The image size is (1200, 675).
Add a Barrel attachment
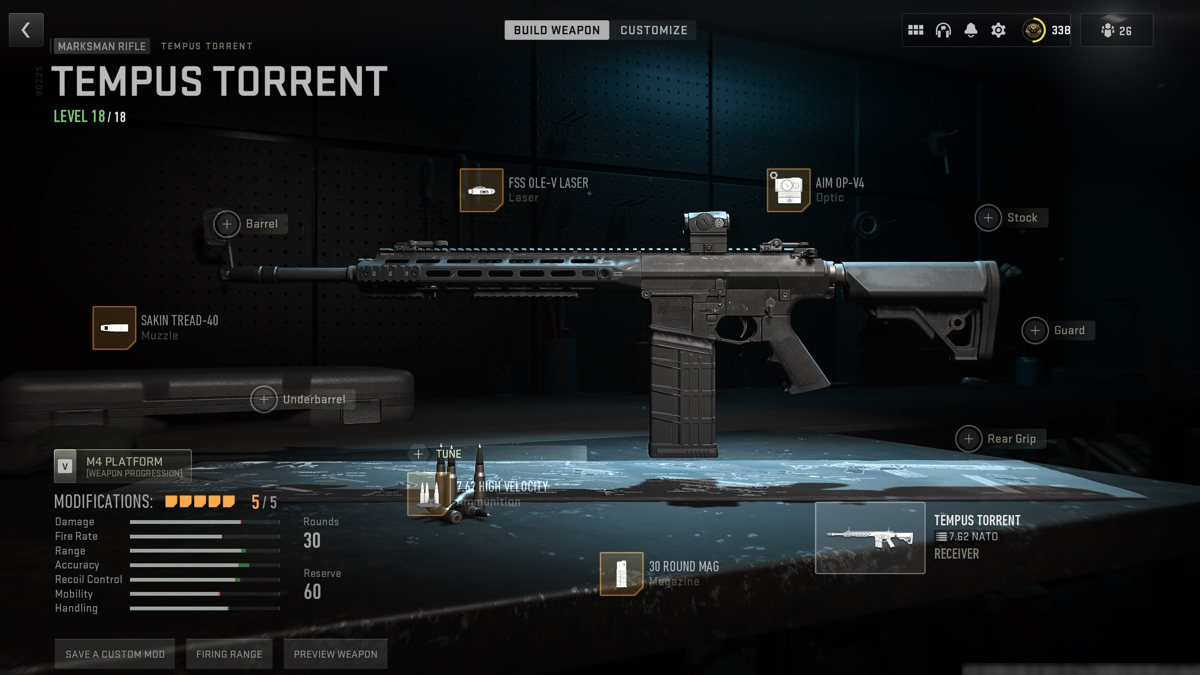tap(227, 224)
